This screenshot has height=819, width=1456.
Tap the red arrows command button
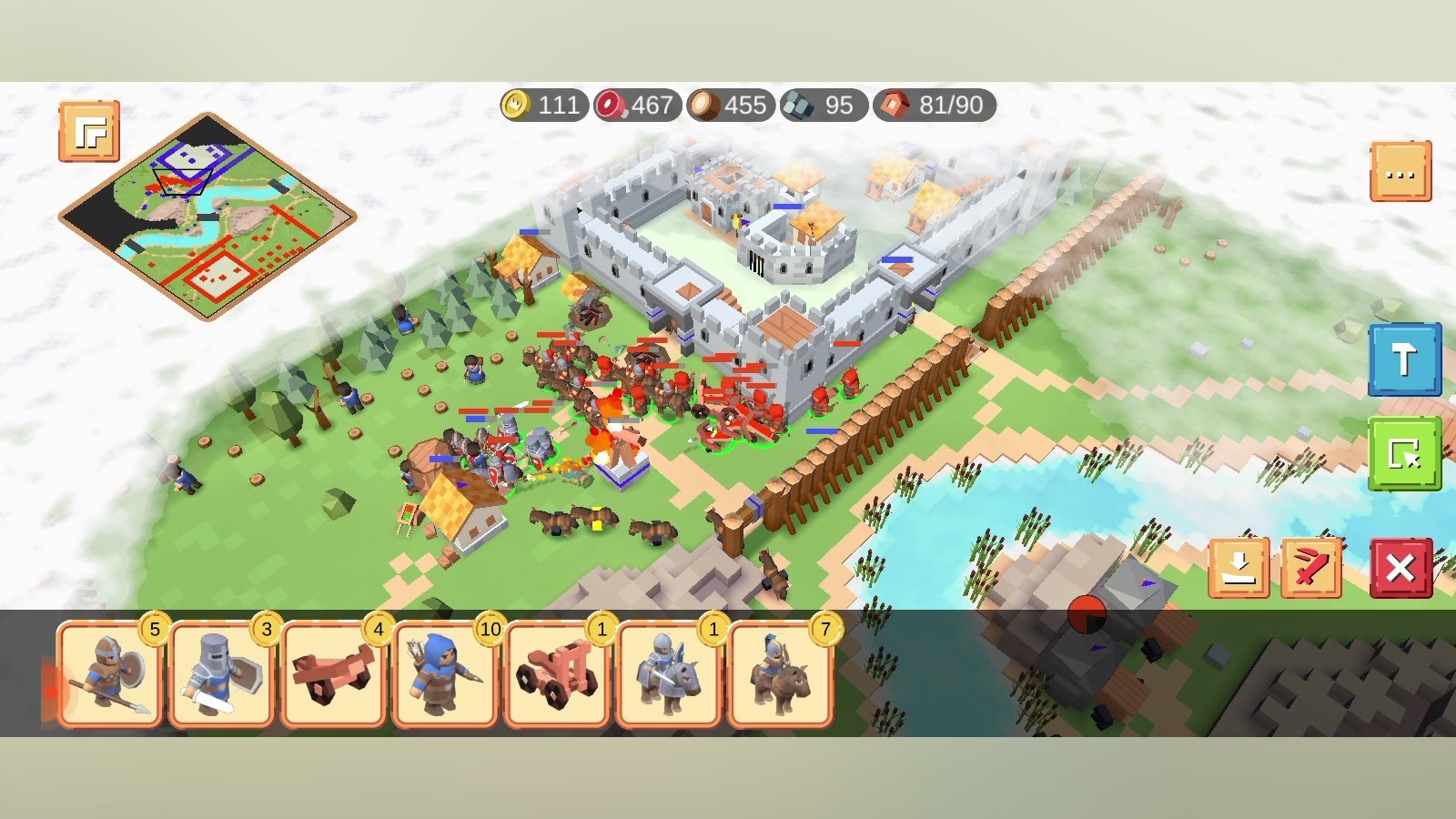[x=1311, y=568]
